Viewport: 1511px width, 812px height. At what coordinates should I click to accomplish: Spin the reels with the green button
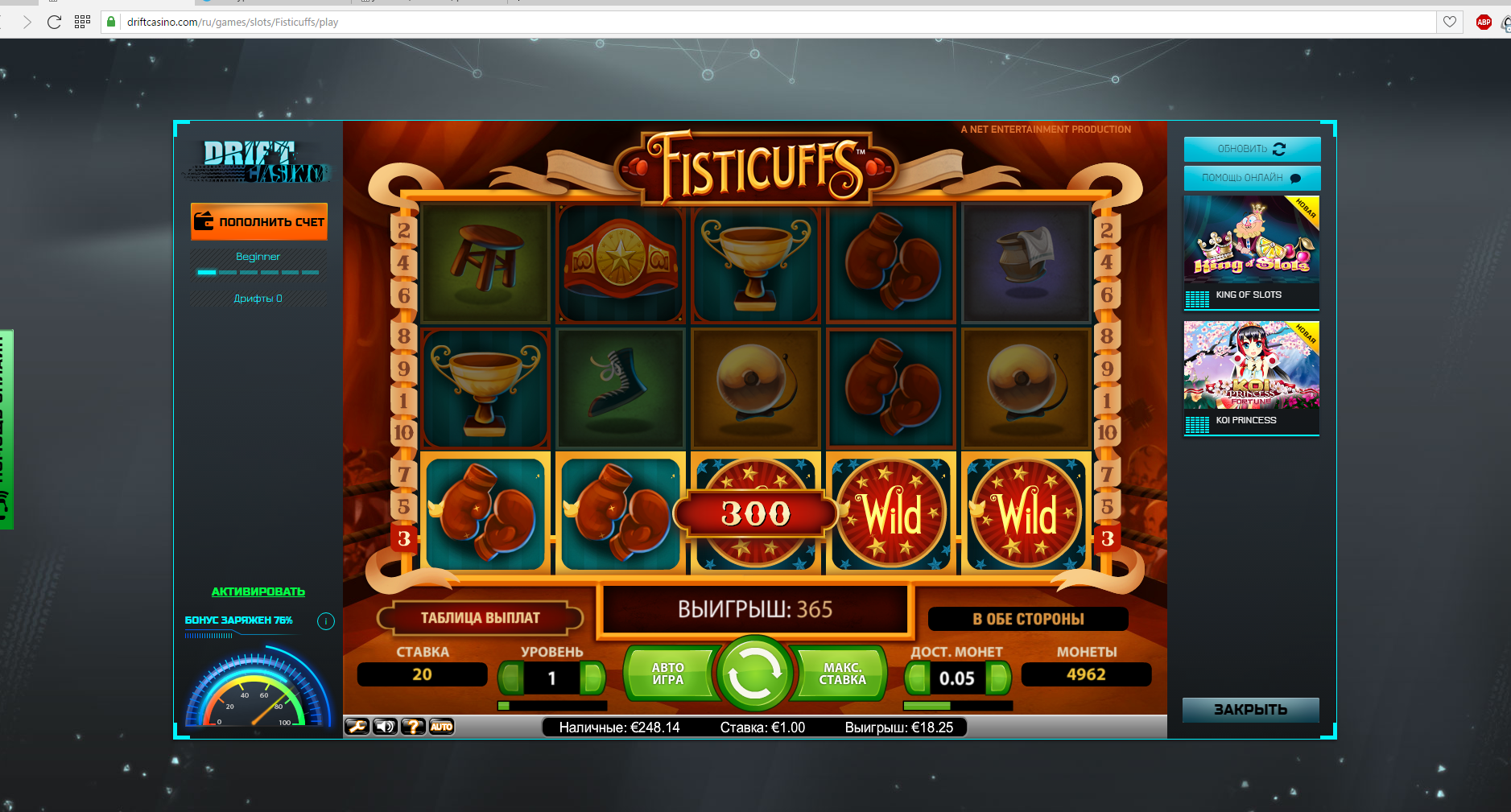[x=754, y=674]
